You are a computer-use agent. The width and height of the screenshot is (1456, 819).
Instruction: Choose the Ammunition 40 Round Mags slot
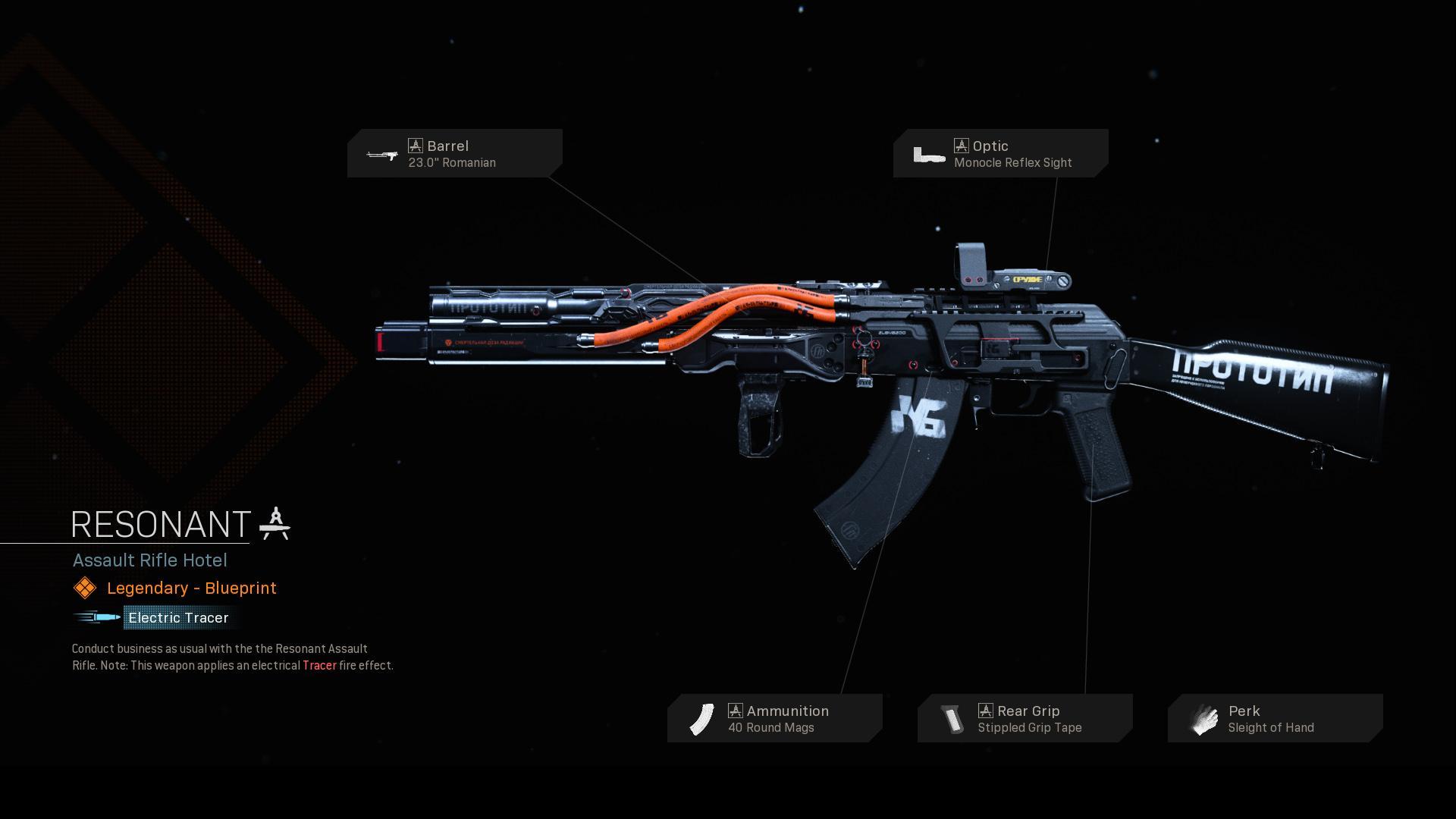point(774,718)
